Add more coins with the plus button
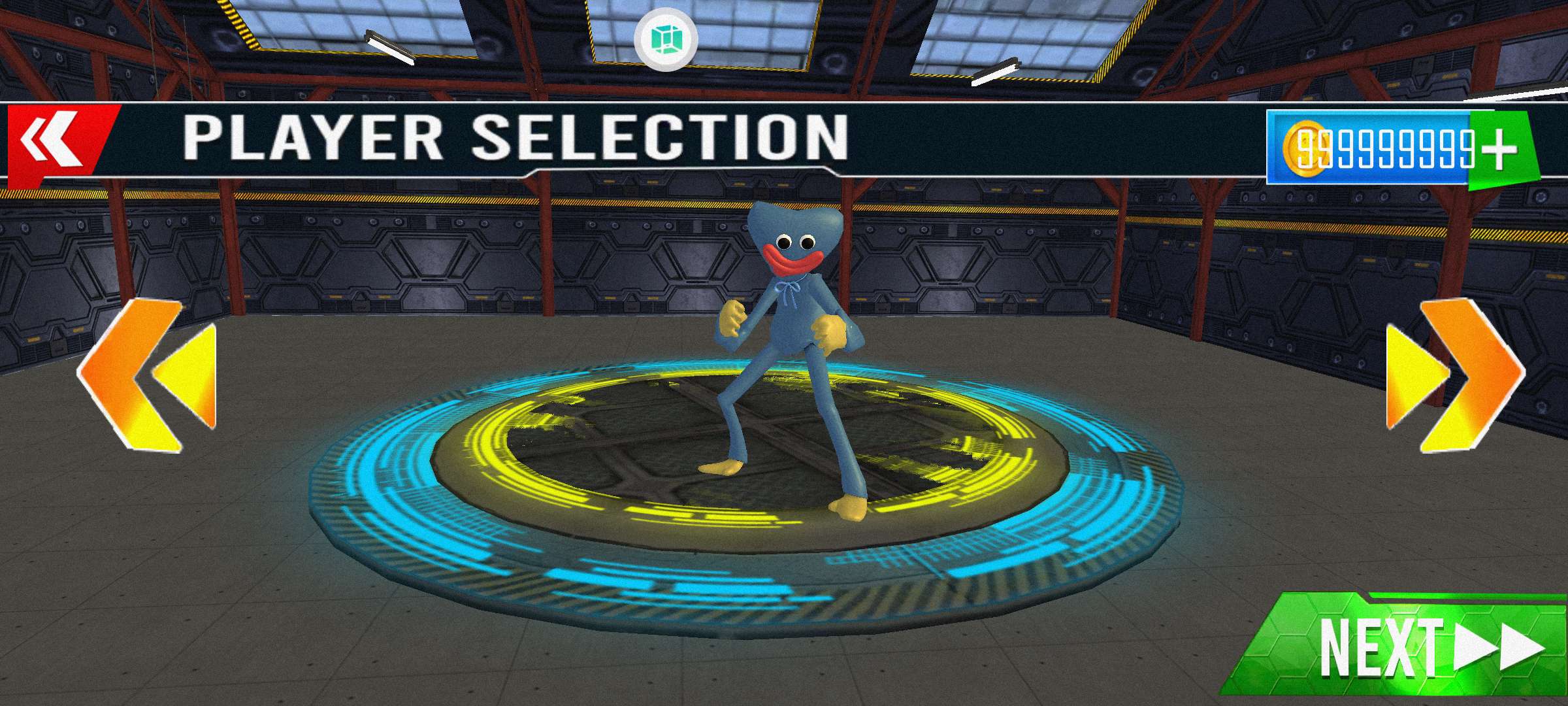This screenshot has width=1568, height=706. pyautogui.click(x=1499, y=149)
